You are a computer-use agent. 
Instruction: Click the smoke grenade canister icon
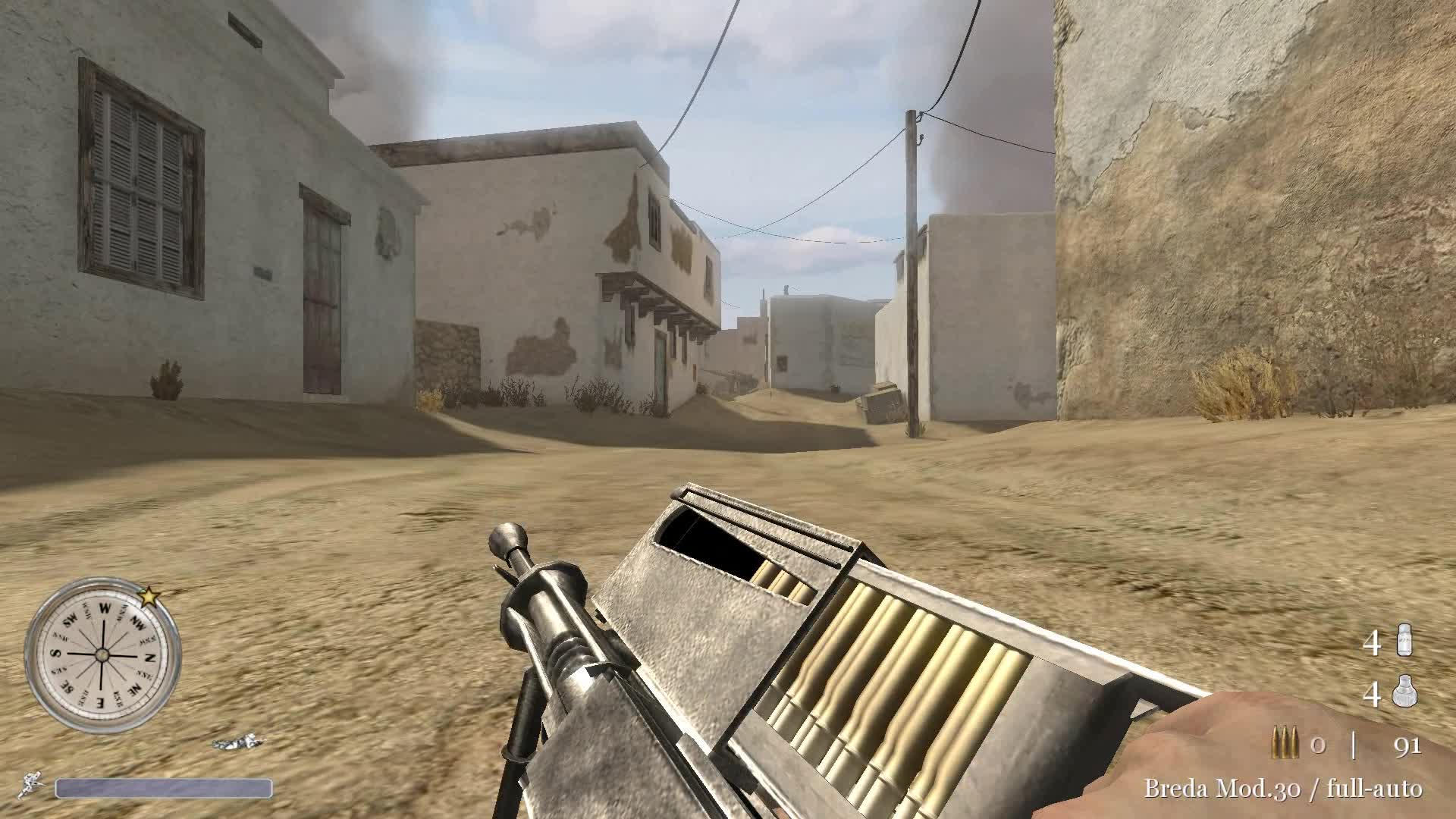coord(1404,640)
